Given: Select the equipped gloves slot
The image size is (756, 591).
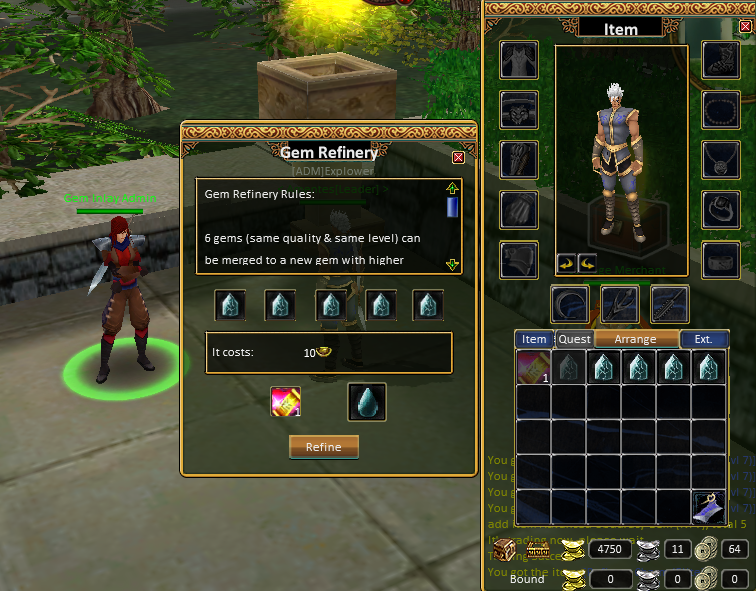Looking at the screenshot, I should pos(519,208).
